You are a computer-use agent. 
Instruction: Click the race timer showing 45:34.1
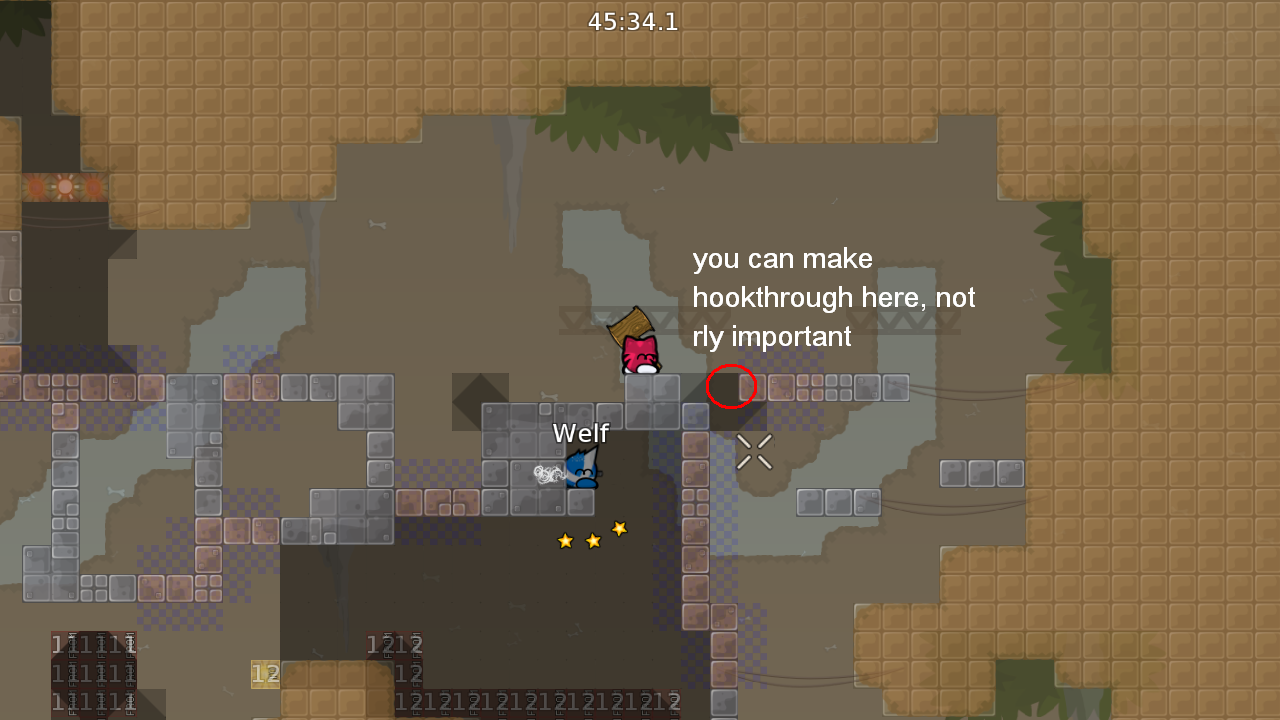point(633,21)
